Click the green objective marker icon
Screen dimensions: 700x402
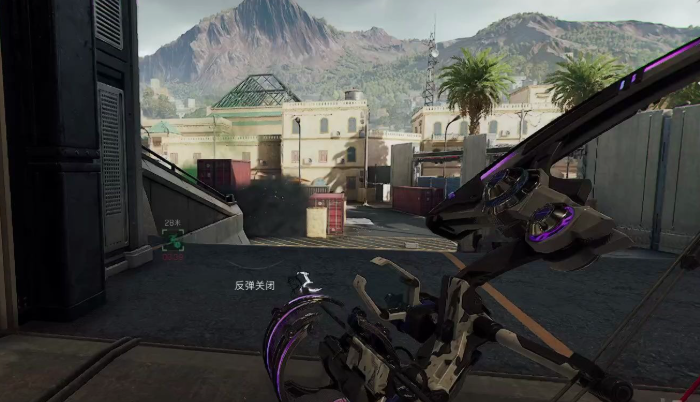pyautogui.click(x=173, y=240)
